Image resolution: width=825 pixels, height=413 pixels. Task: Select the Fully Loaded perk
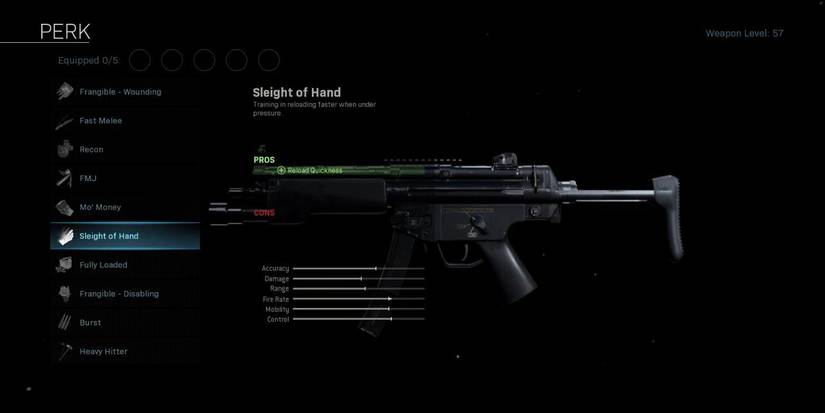104,265
